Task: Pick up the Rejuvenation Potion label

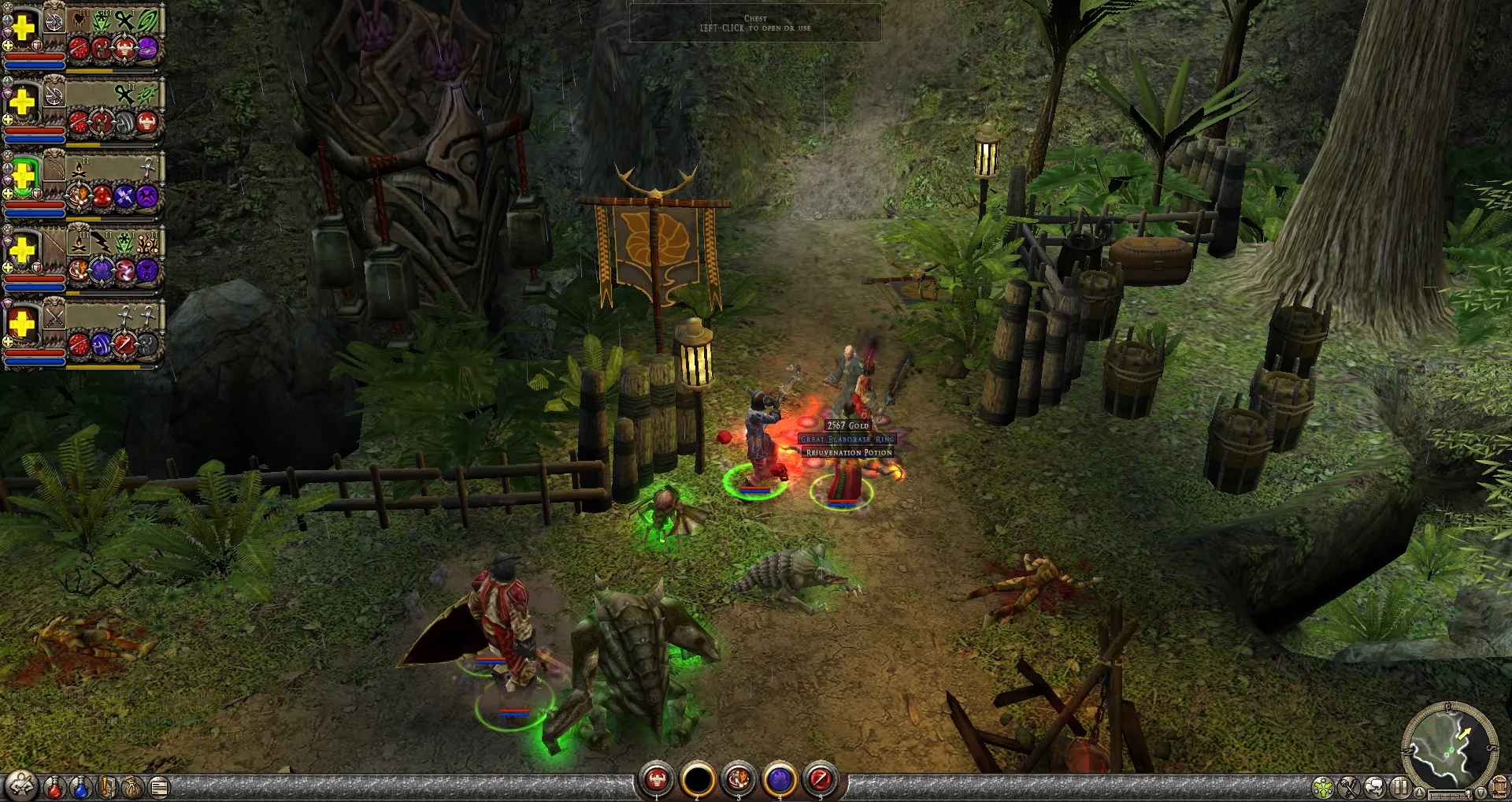Action: (x=848, y=452)
